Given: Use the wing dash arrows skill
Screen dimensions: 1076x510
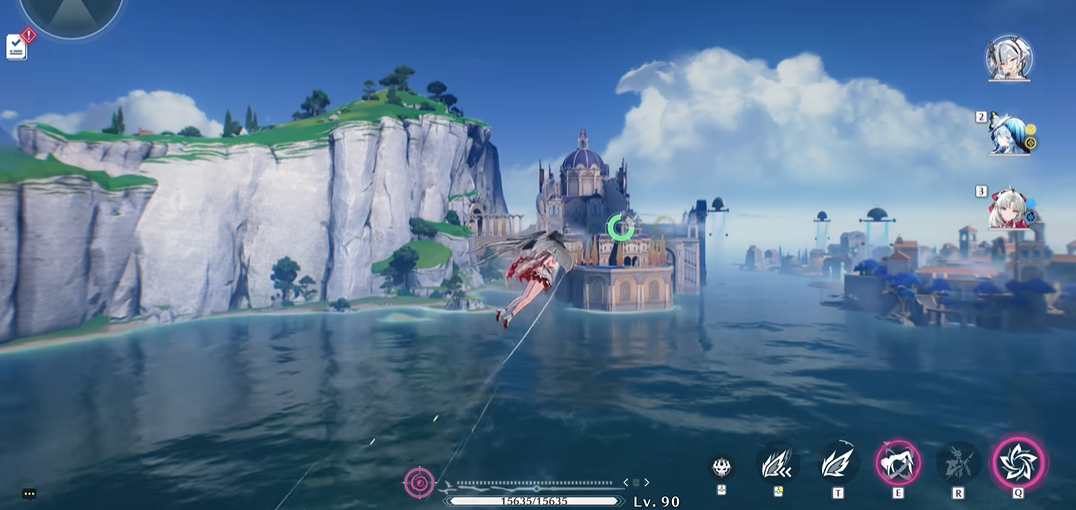Looking at the screenshot, I should [x=778, y=464].
